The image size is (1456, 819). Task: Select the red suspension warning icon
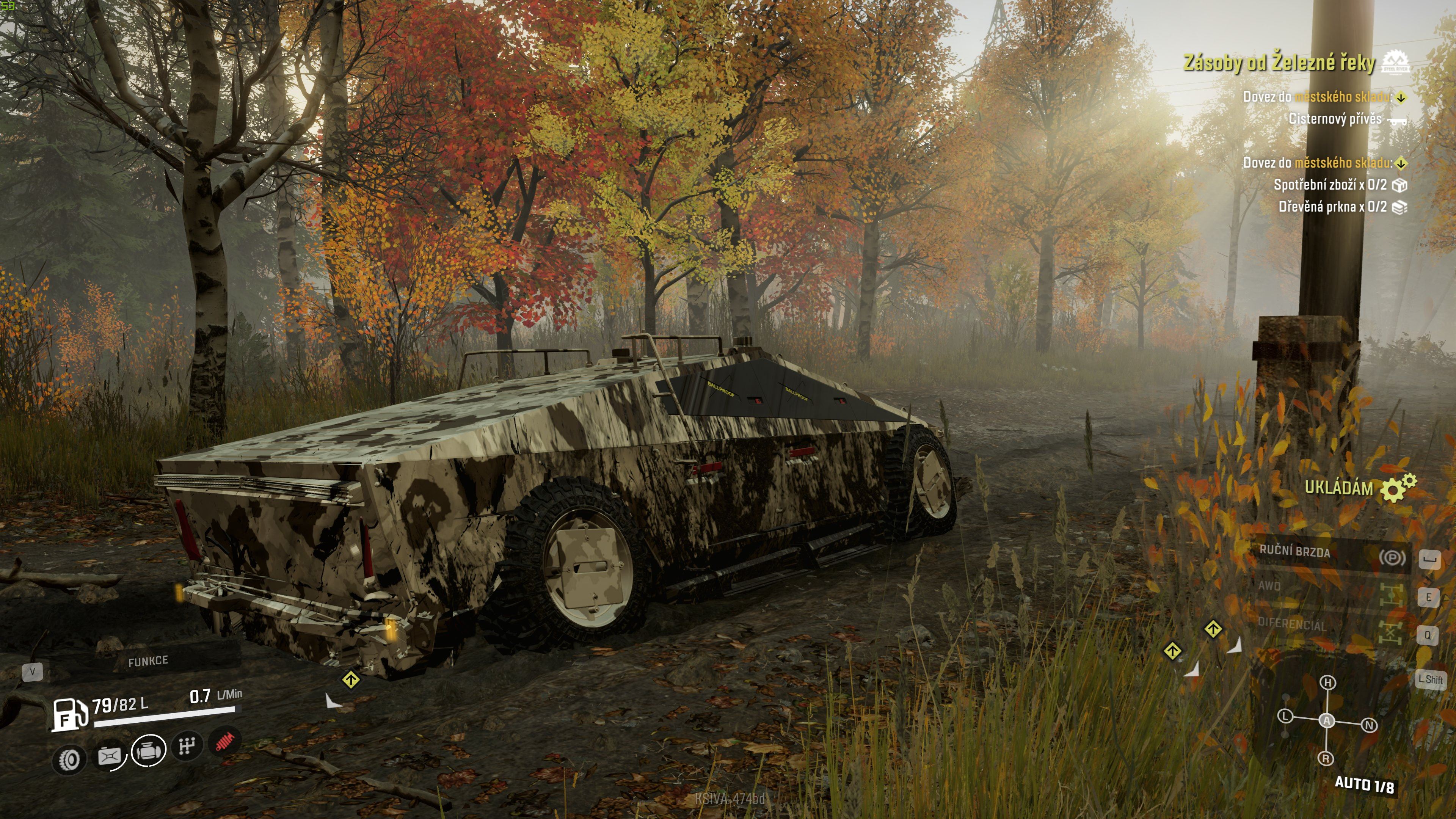[225, 741]
